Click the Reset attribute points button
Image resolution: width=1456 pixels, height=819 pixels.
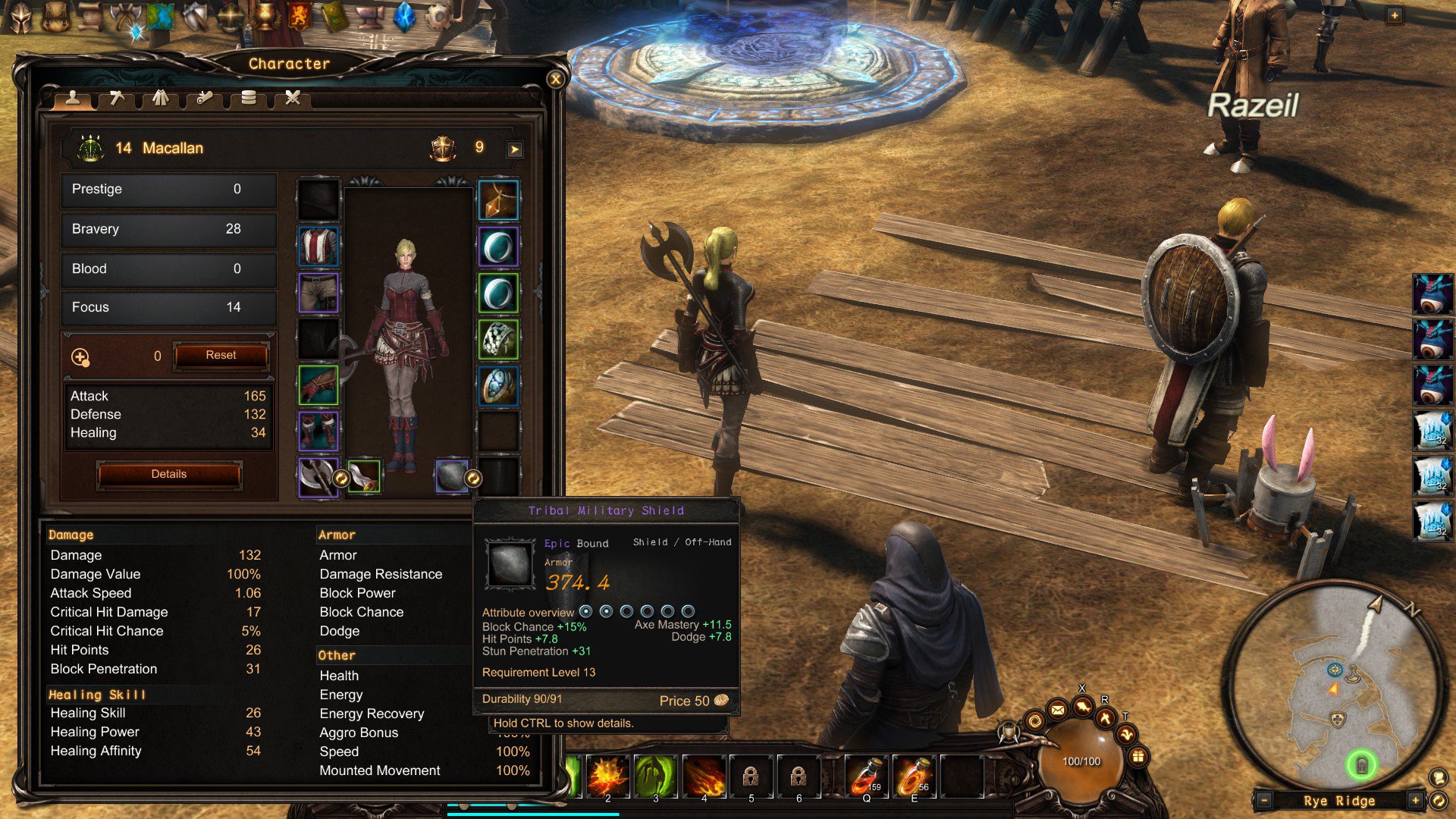(221, 356)
